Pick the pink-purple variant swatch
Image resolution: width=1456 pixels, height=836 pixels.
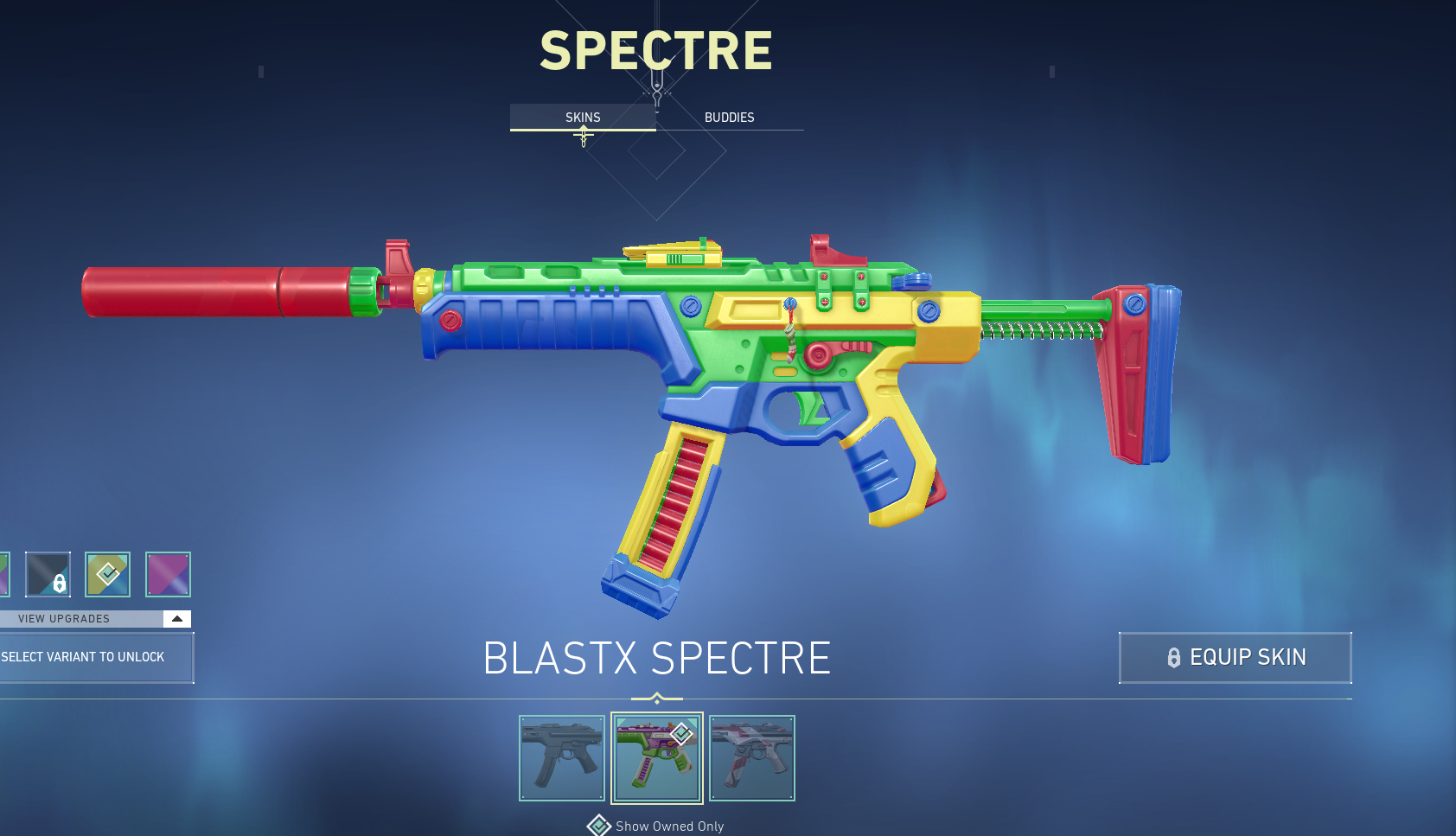coord(168,574)
